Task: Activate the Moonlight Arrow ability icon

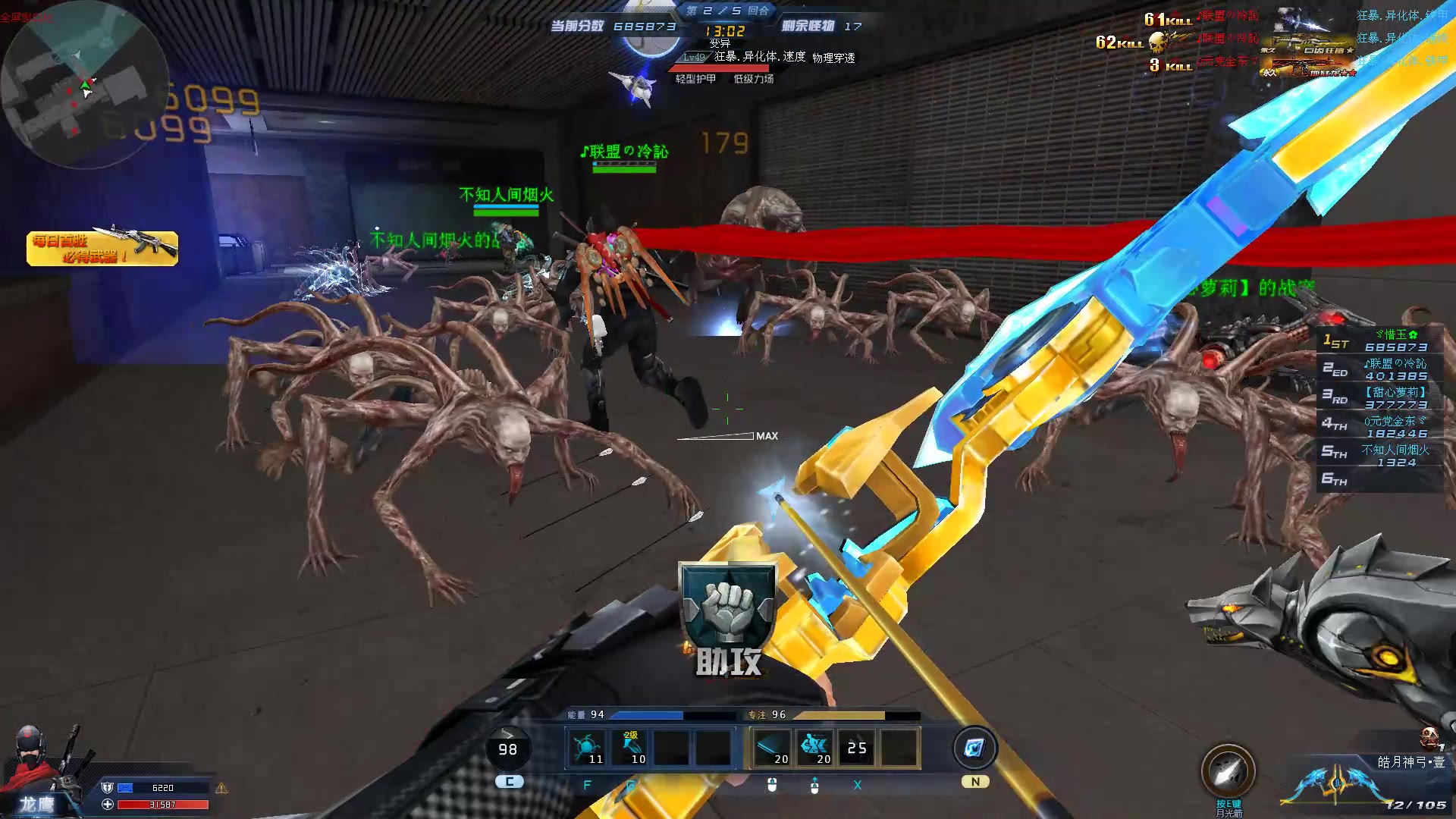Action: 1228,772
